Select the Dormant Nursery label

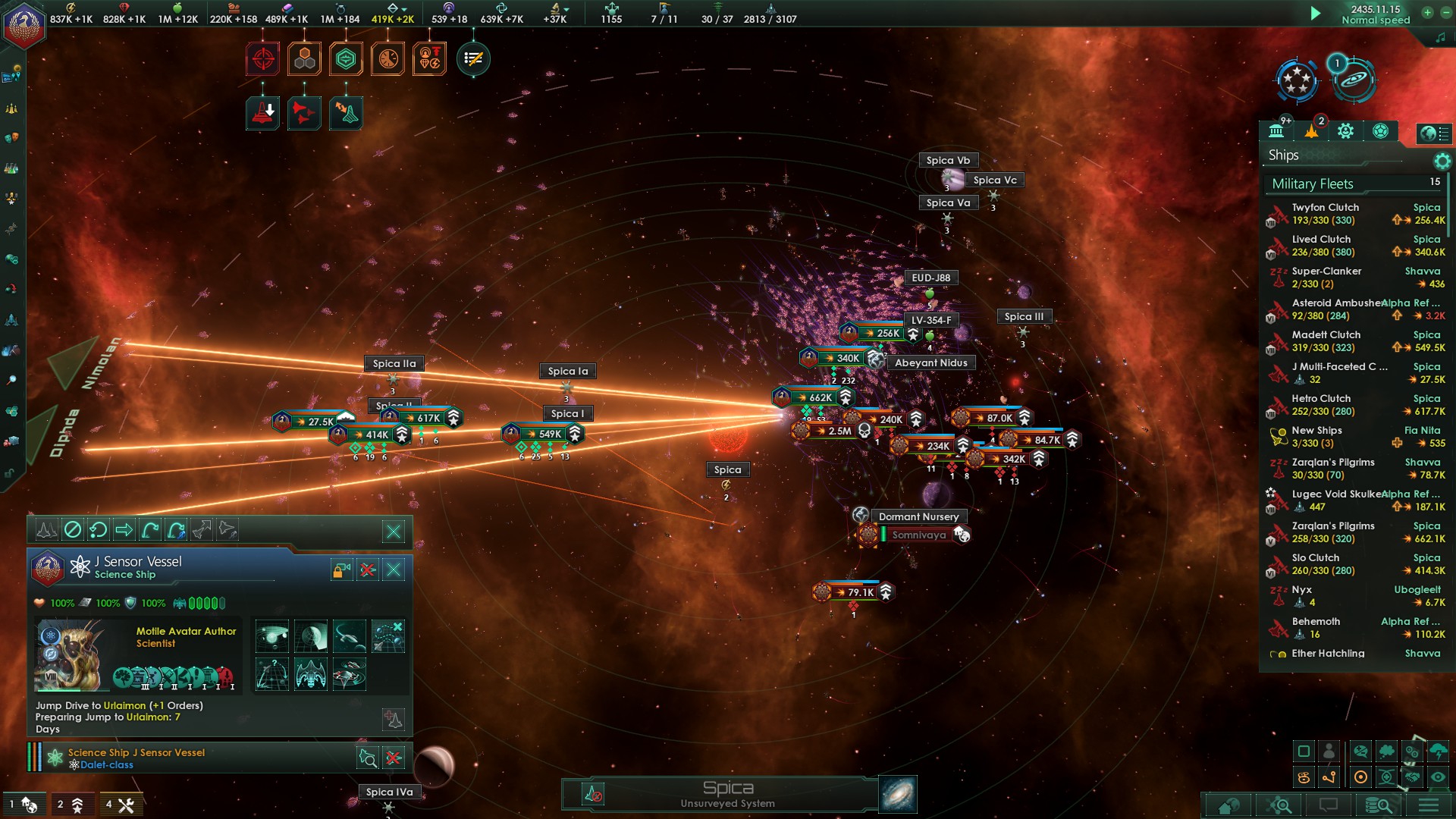point(918,516)
